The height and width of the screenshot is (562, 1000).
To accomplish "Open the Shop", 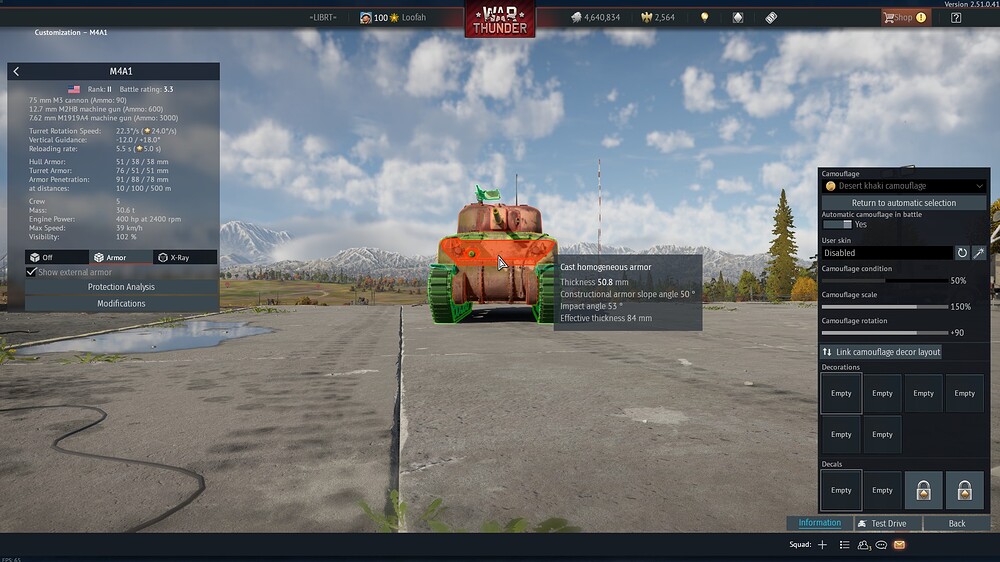I will point(903,17).
